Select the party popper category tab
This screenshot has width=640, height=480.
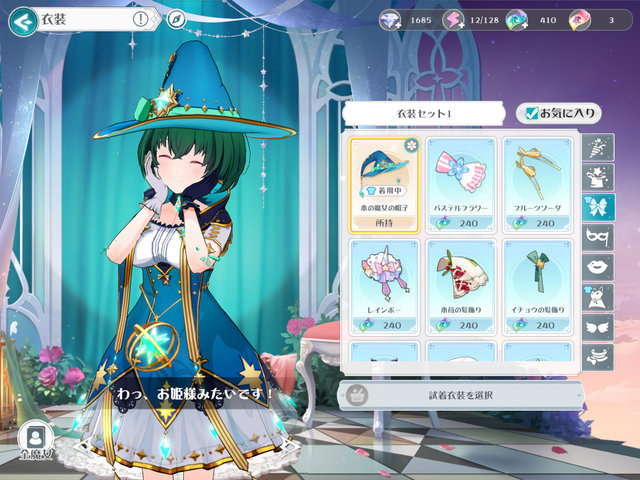coord(597,148)
